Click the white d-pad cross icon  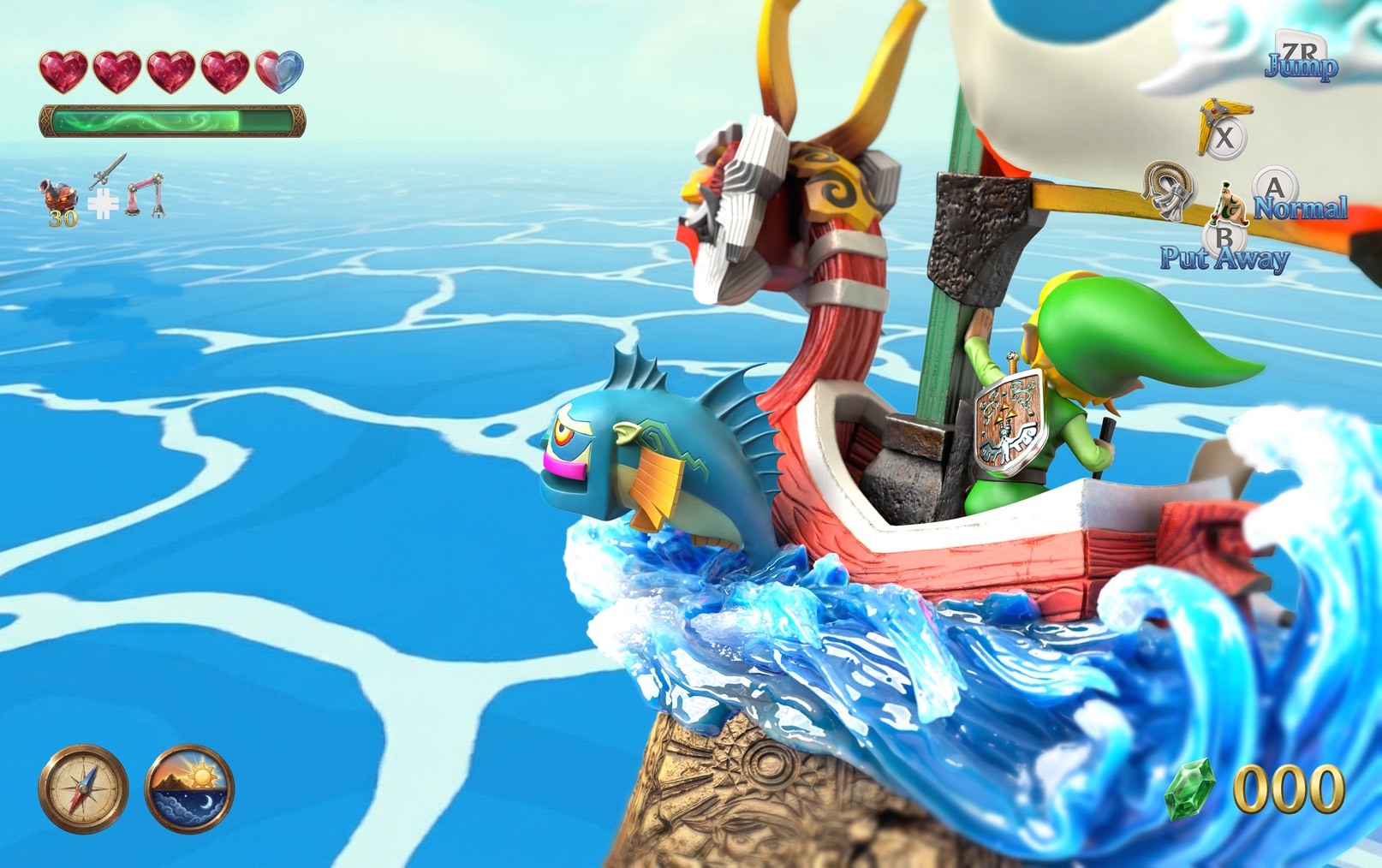tap(103, 204)
